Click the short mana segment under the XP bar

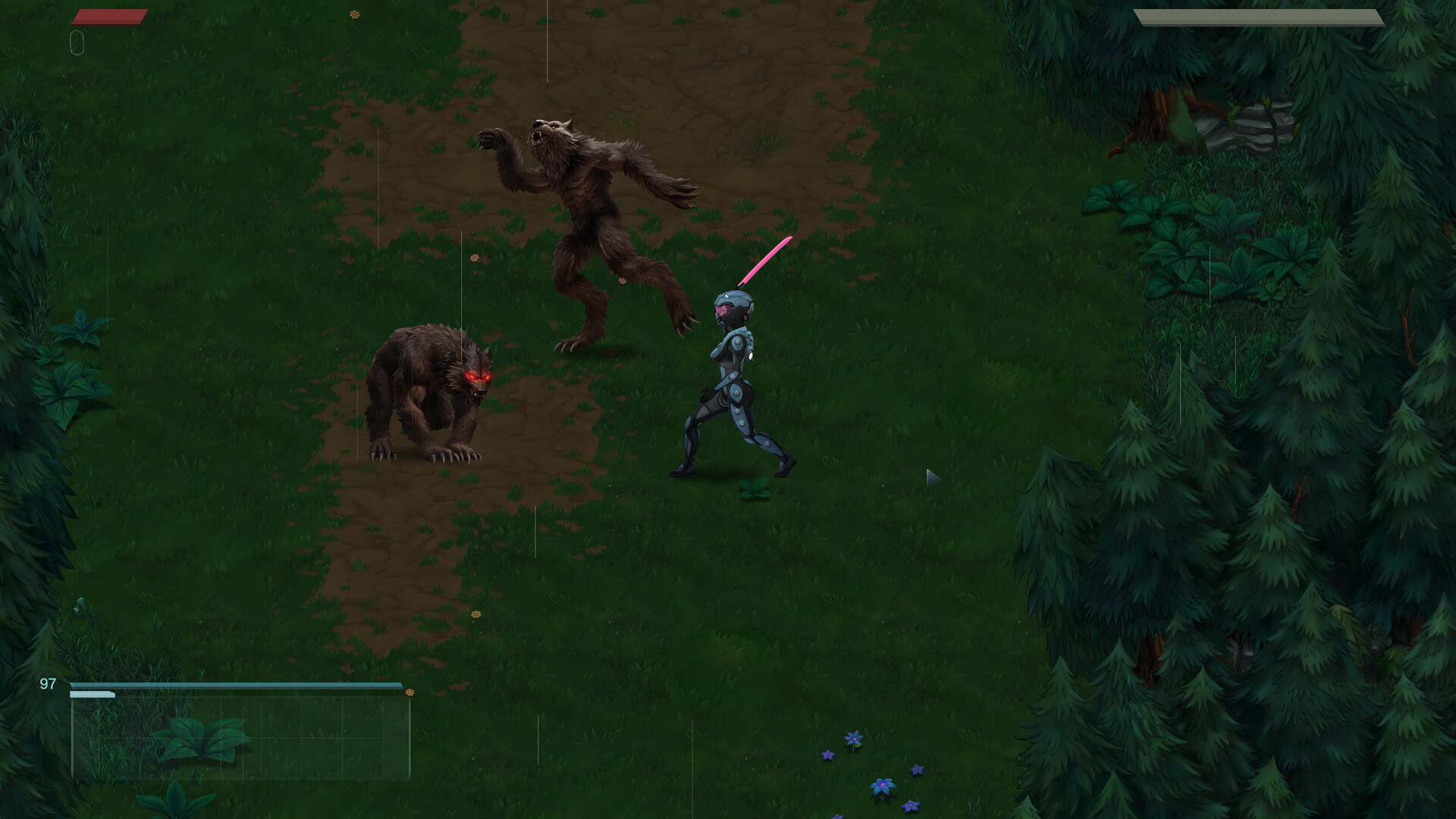pos(91,695)
